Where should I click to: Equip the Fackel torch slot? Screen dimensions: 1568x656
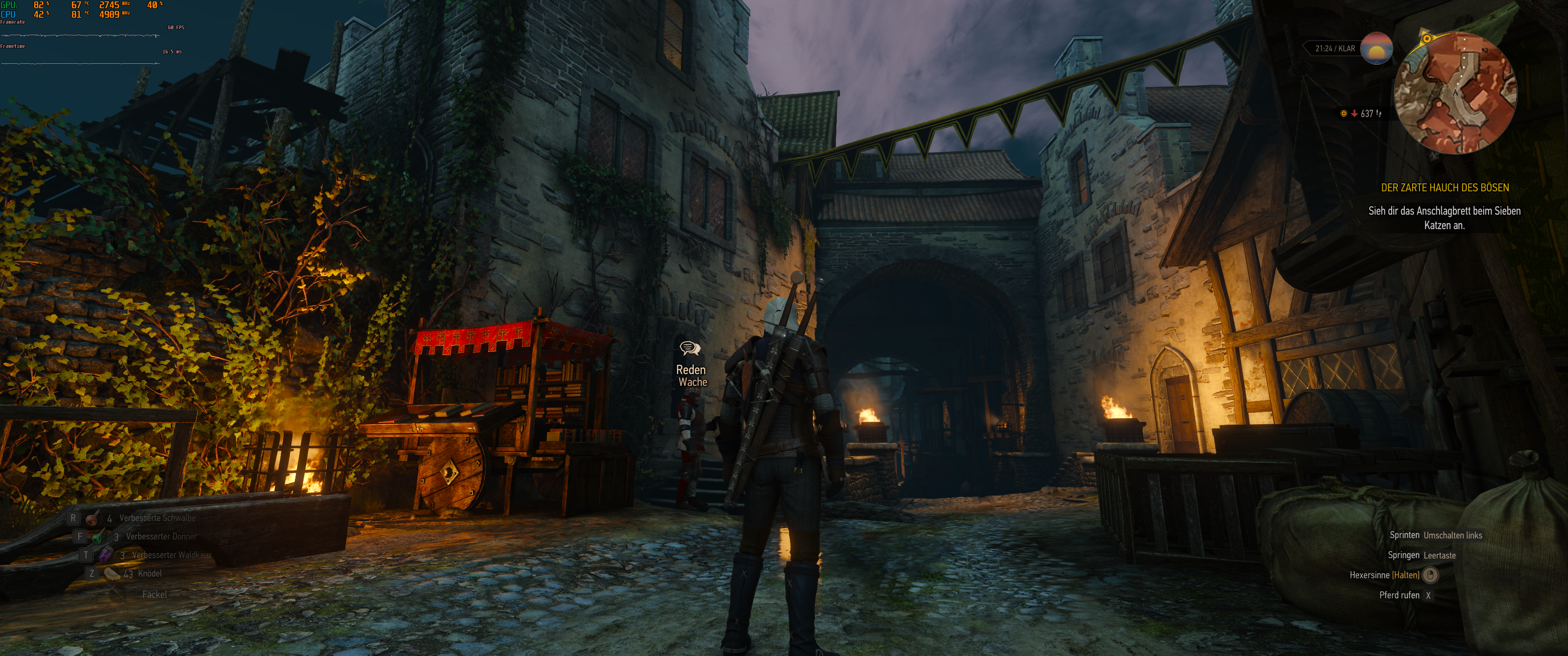click(154, 594)
